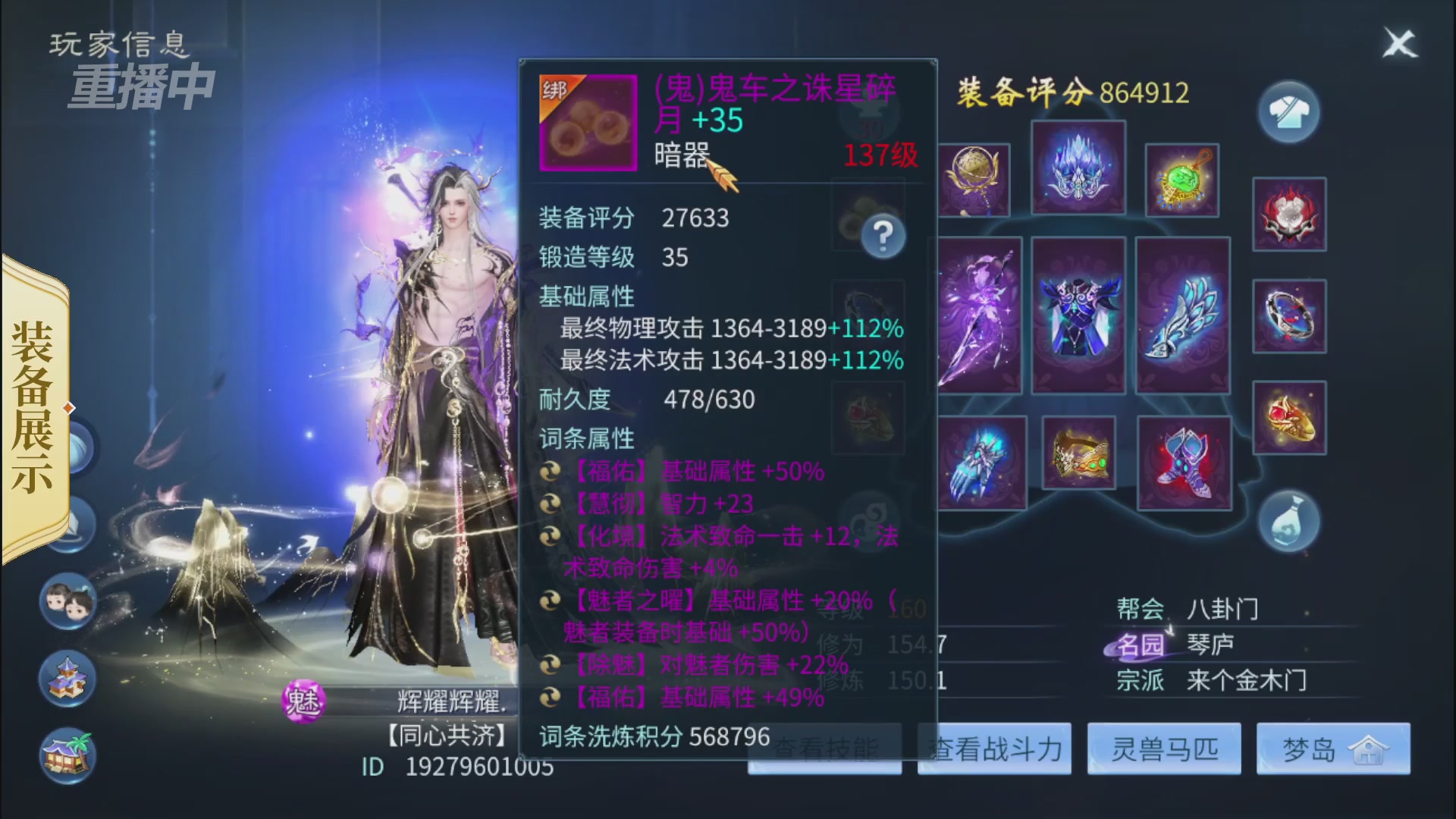Select the silver ring accessory slot
Viewport: 1456px width, 819px height.
(x=1290, y=316)
